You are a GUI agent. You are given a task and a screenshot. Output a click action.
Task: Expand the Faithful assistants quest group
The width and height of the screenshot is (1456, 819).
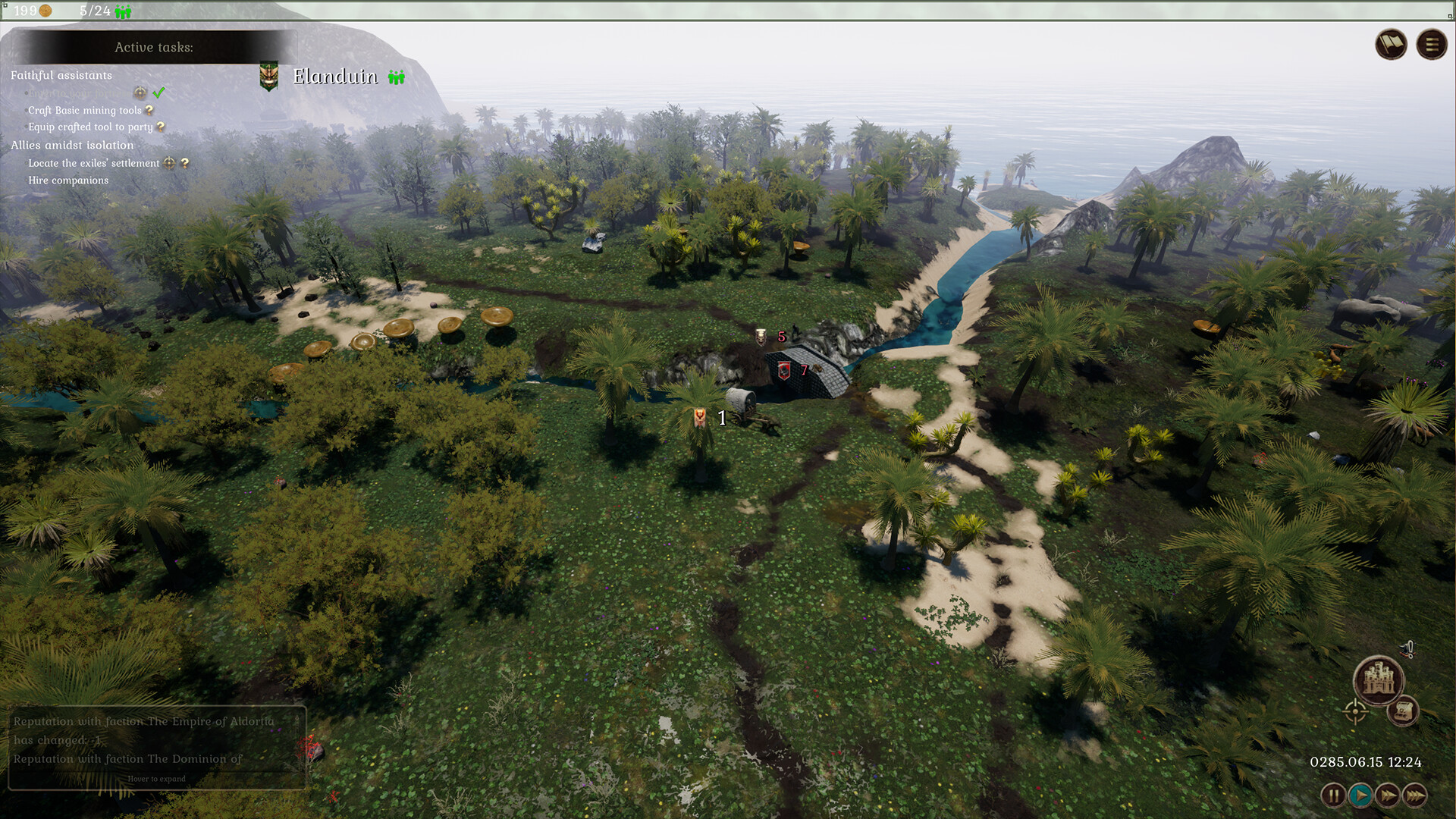pyautogui.click(x=61, y=75)
